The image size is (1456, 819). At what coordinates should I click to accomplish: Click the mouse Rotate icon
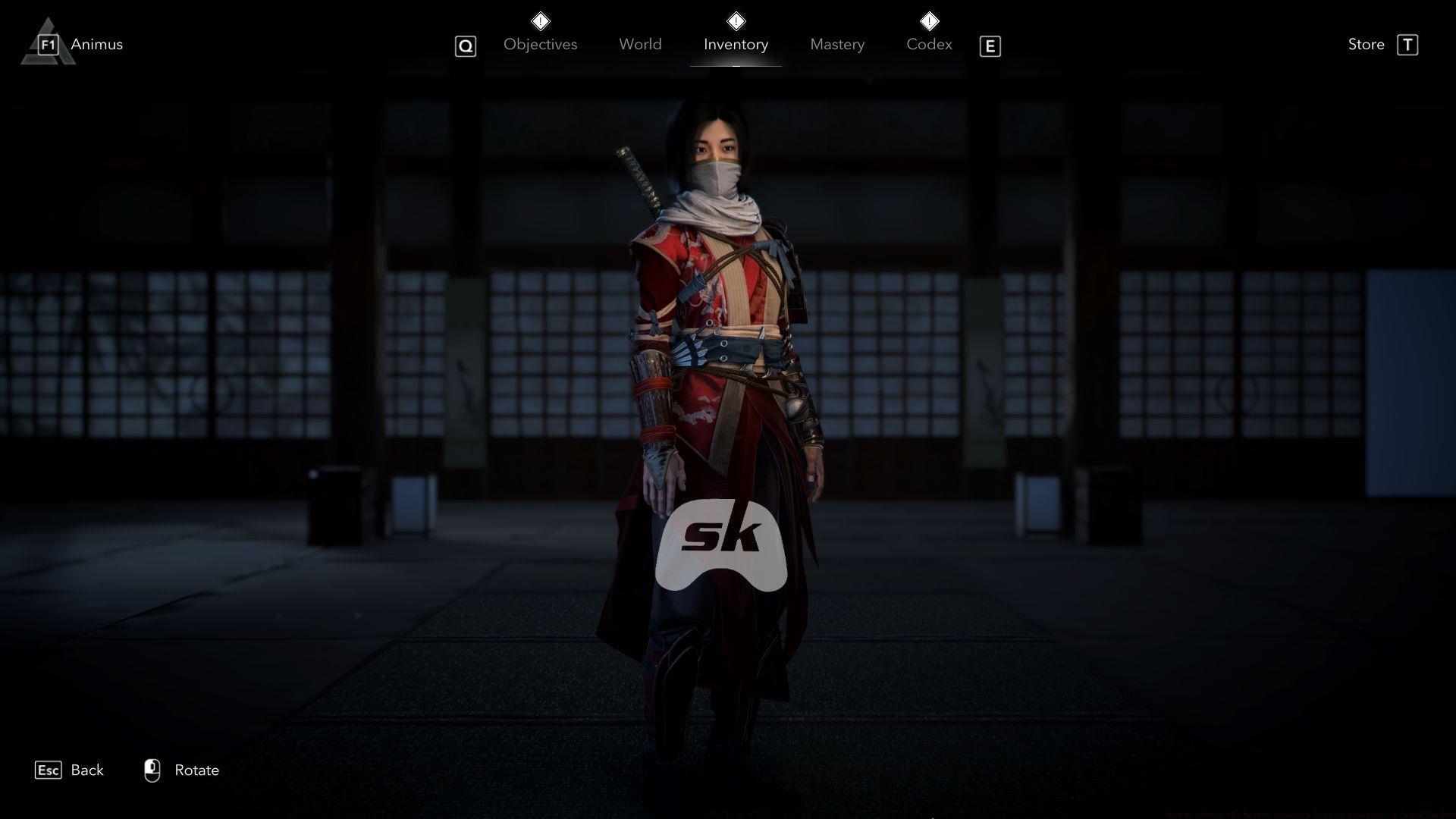(152, 769)
